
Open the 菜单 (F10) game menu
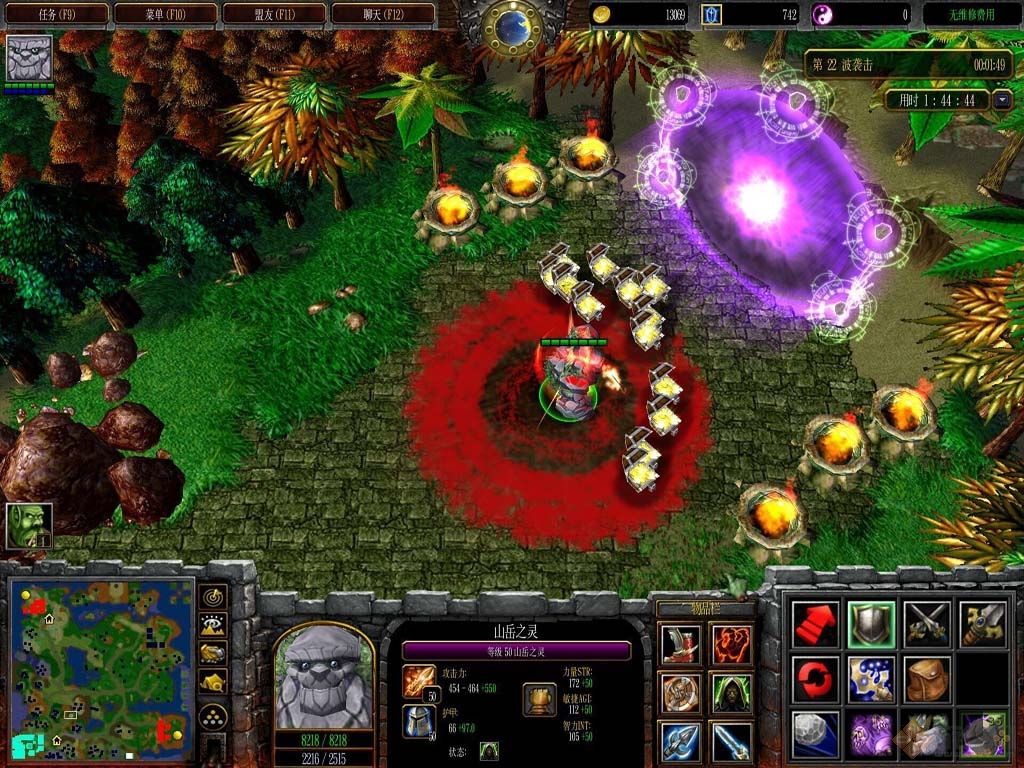tap(165, 14)
